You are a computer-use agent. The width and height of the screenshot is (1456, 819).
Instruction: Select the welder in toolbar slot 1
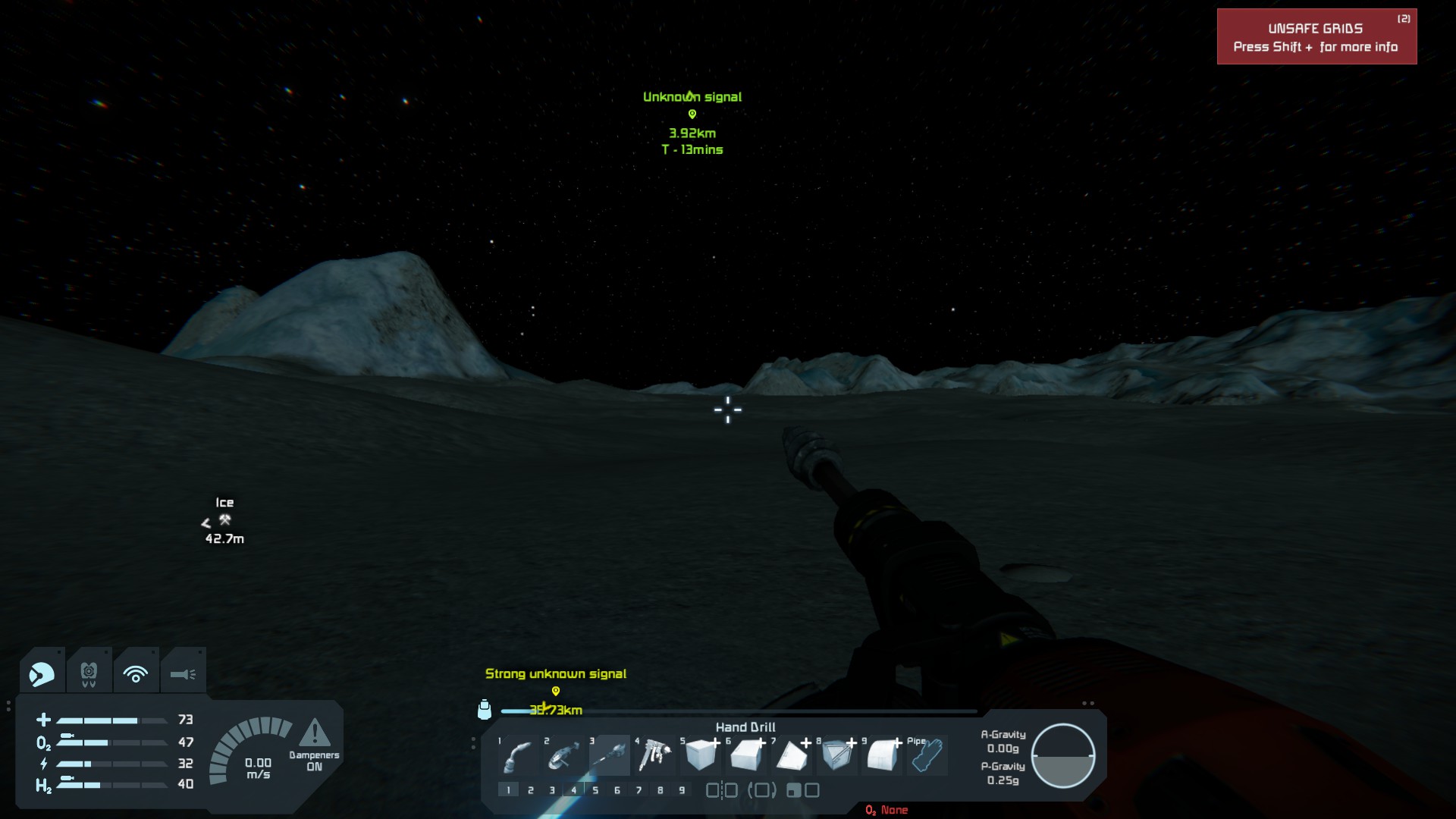pos(518,756)
